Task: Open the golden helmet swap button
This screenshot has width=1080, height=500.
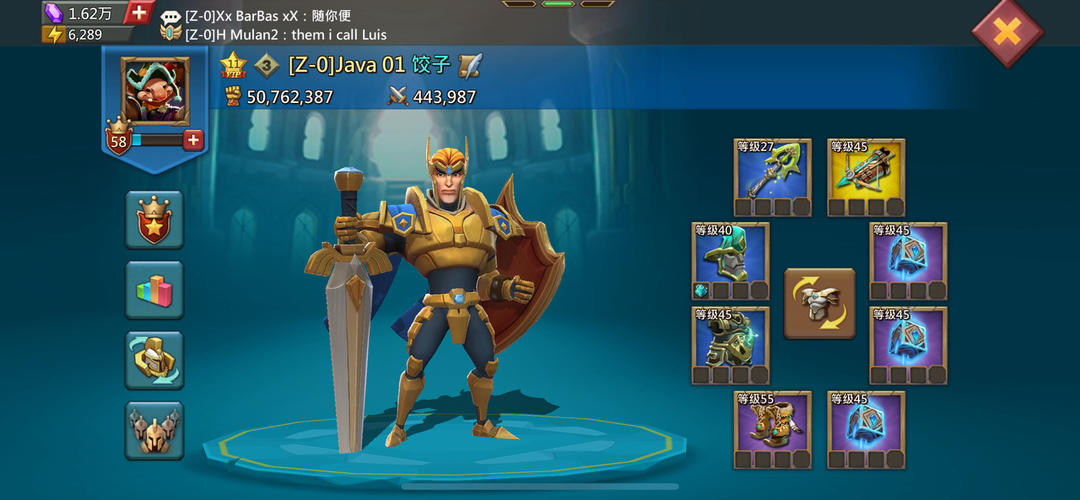Action: [154, 360]
